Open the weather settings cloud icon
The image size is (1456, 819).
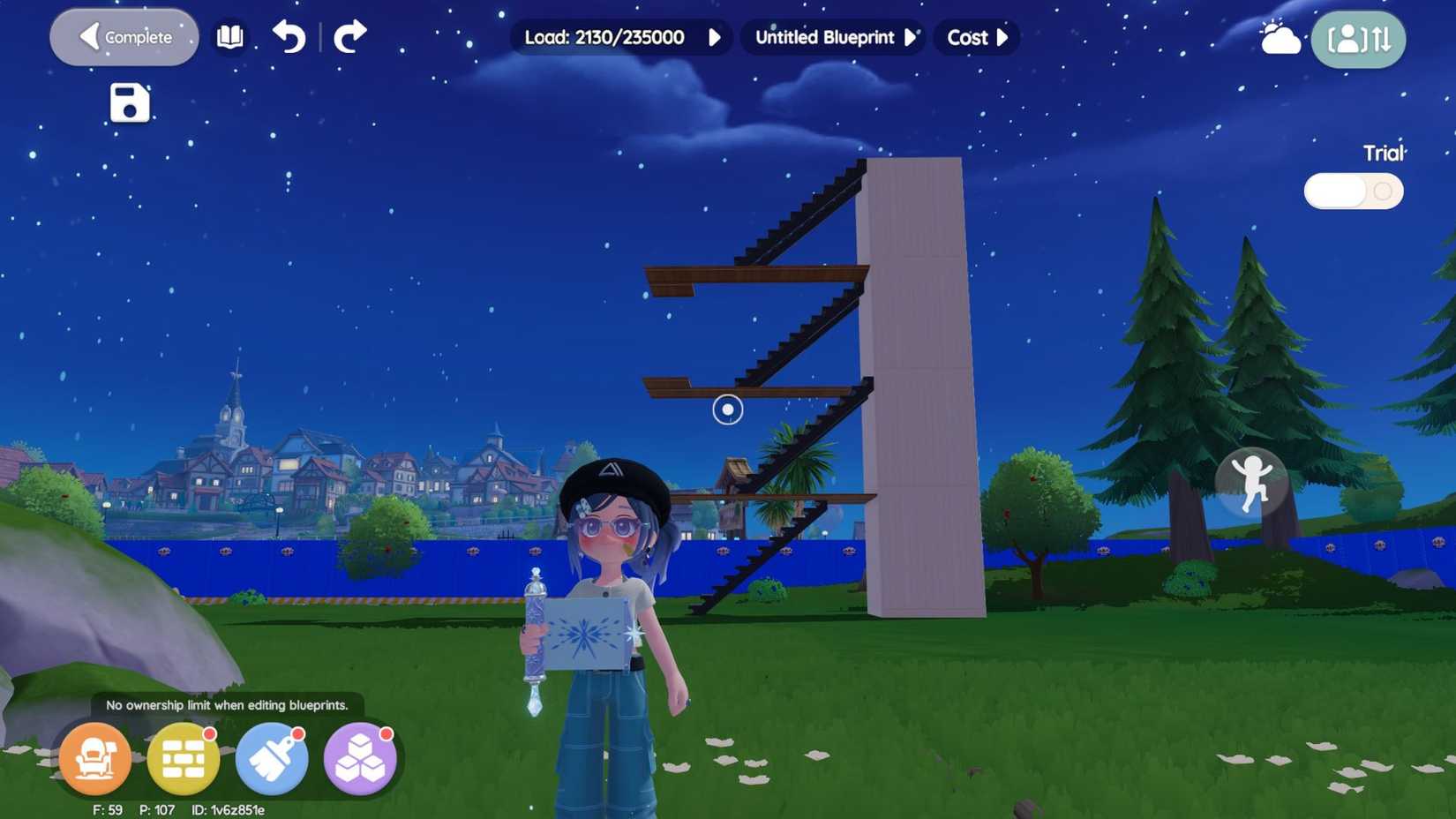1280,37
